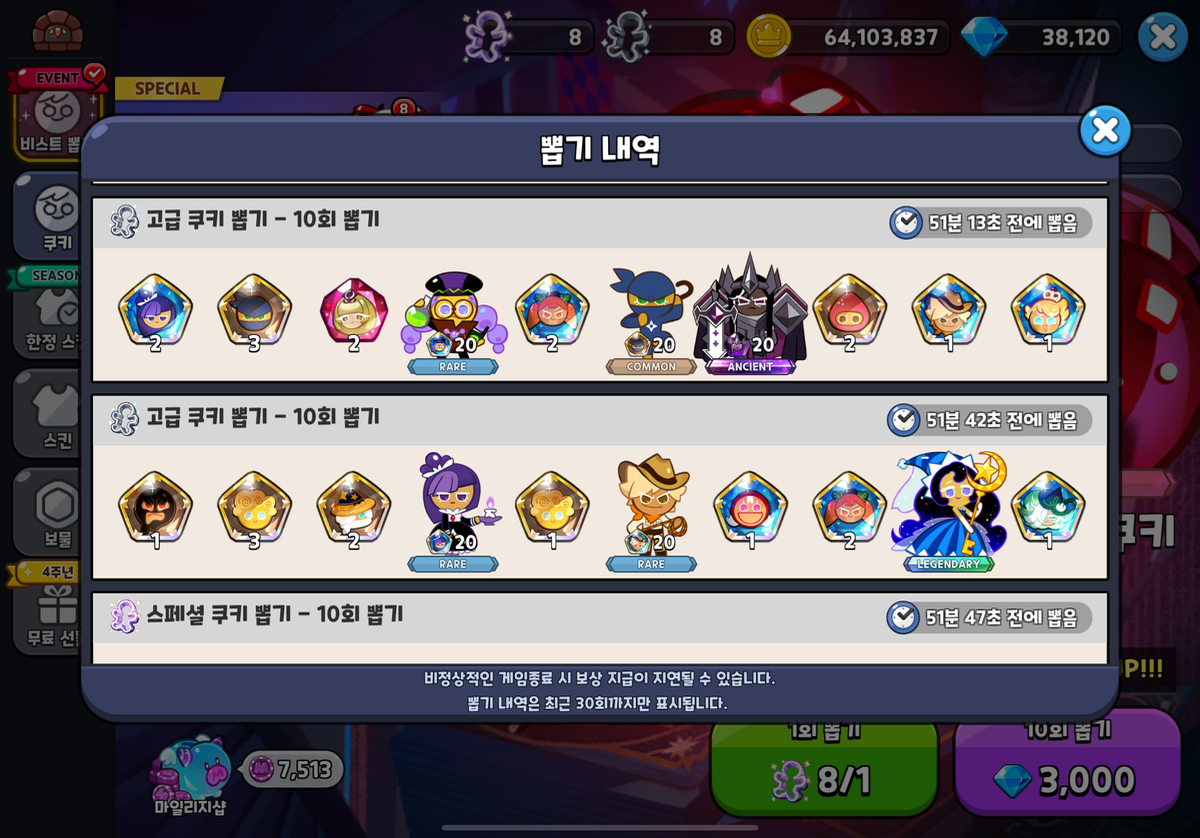The height and width of the screenshot is (838, 1200).
Task: Close the 뽑기 내역 history popup
Action: point(1105,131)
